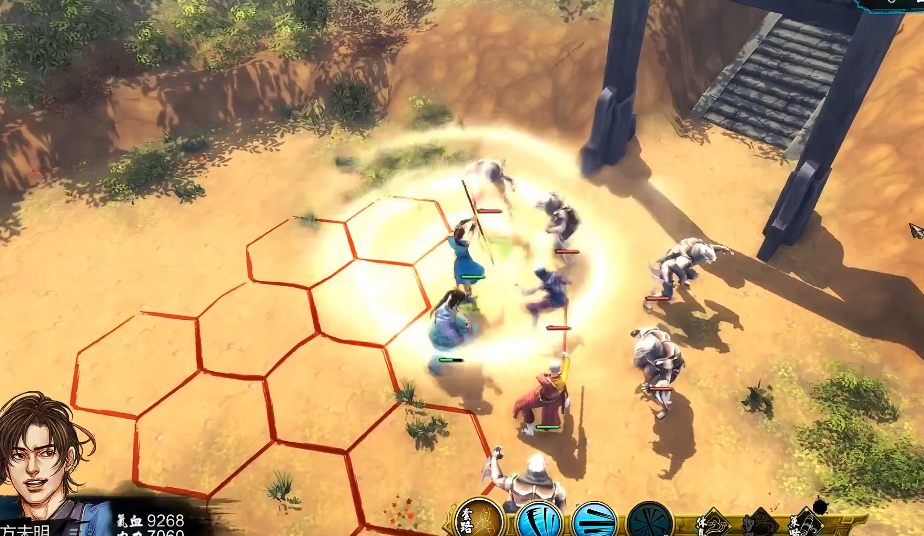This screenshot has height=536, width=924.
Task: Activate the blue claw-slash skill icon
Action: 537,521
